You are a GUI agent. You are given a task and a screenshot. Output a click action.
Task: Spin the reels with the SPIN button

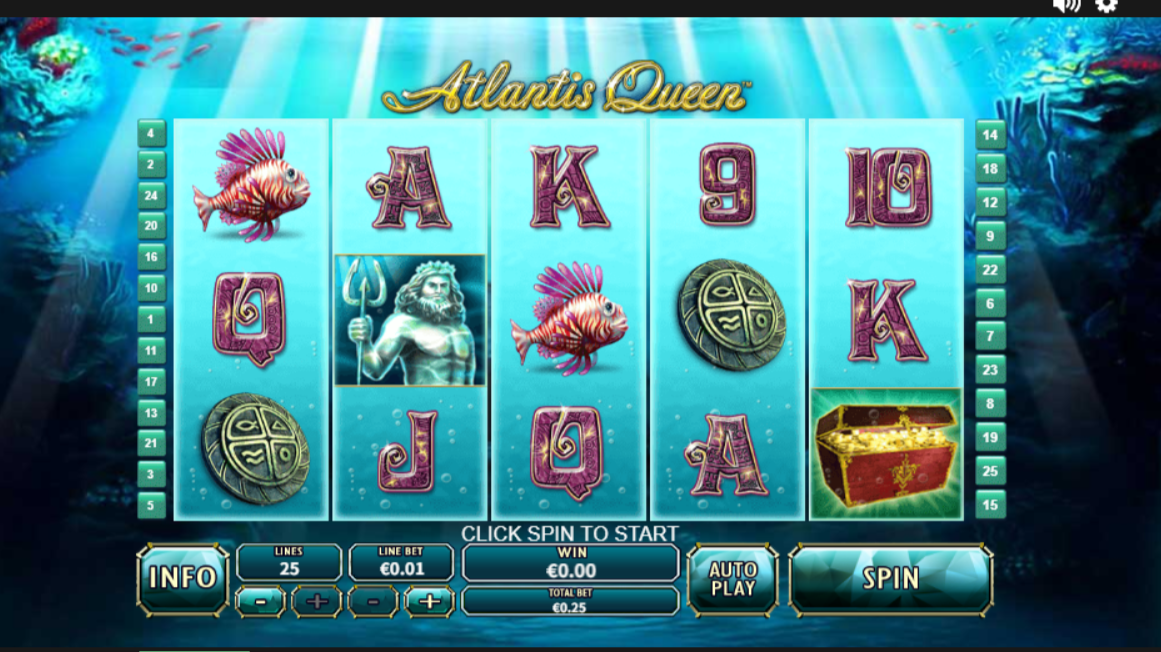pyautogui.click(x=890, y=579)
